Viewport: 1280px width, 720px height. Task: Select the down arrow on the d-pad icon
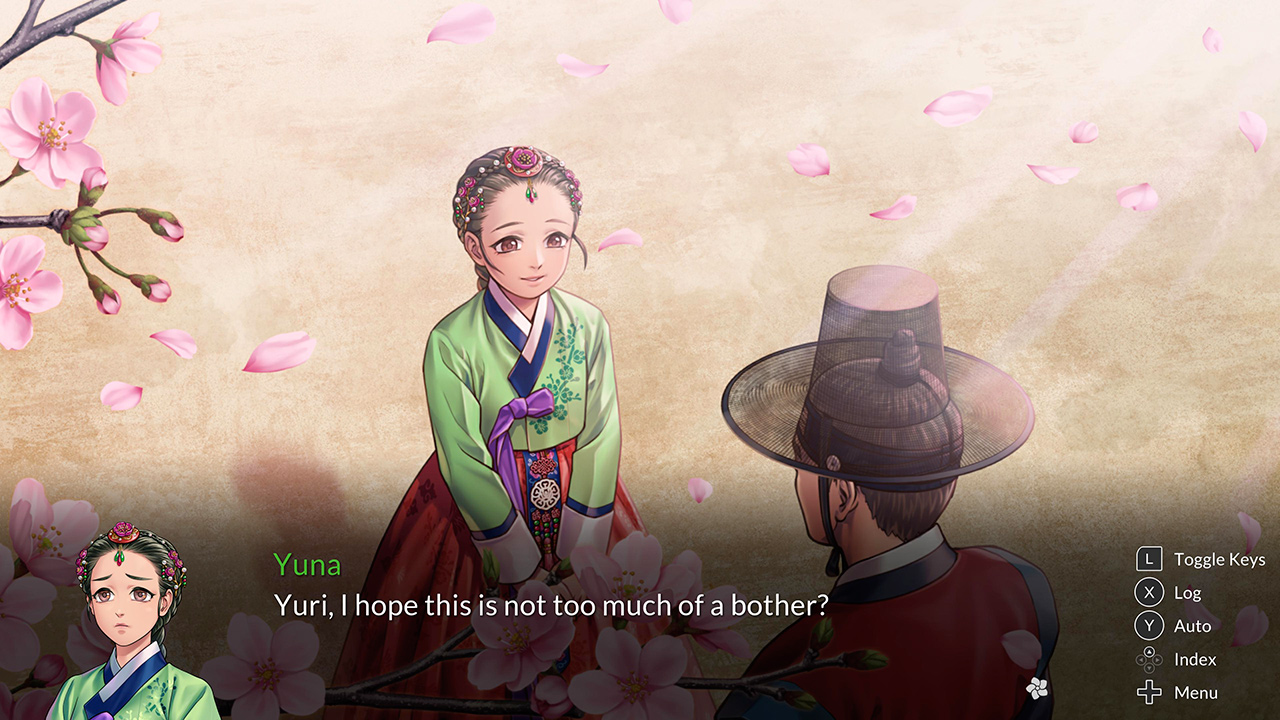tap(1148, 667)
